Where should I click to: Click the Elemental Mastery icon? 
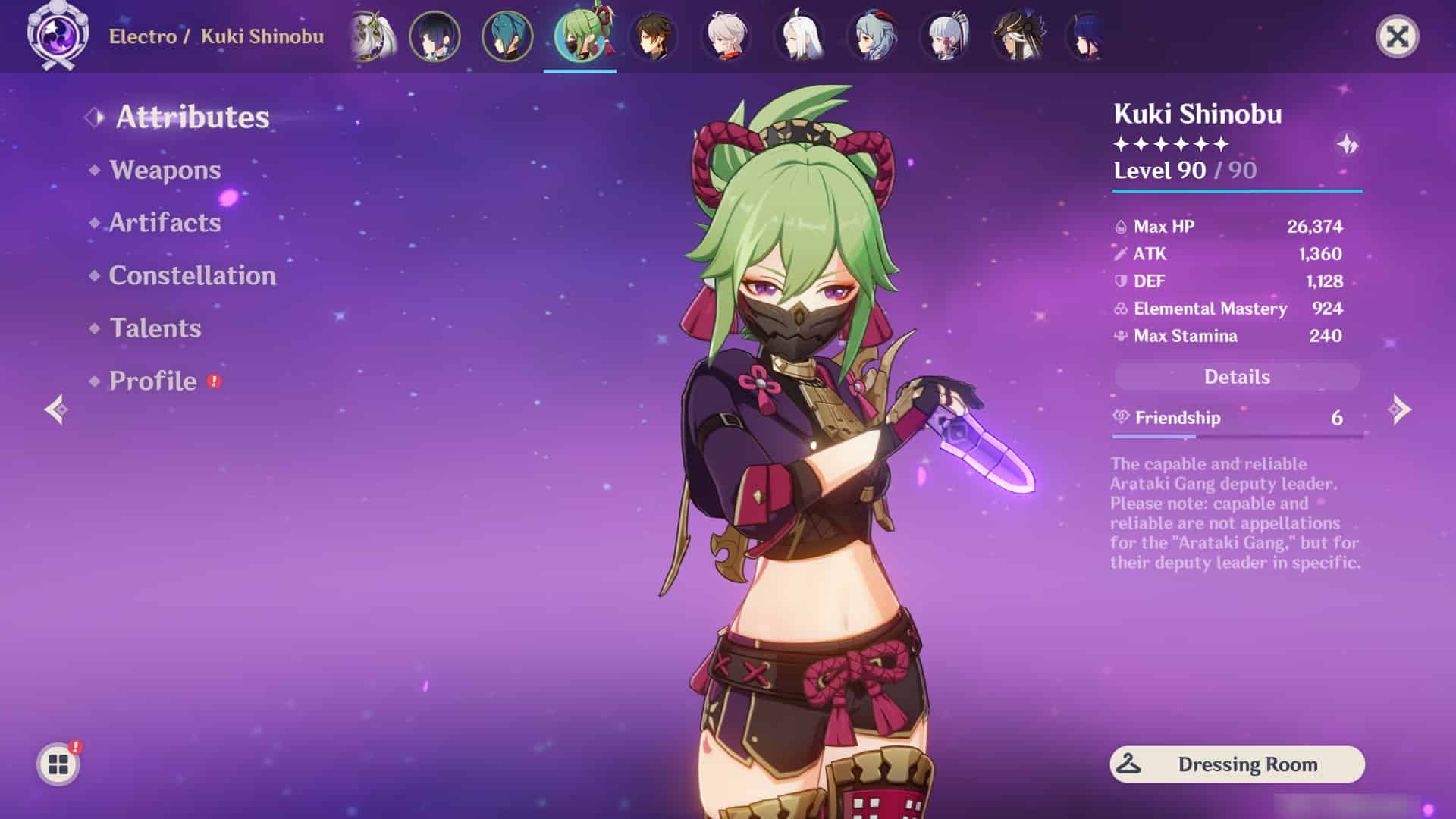[x=1120, y=309]
